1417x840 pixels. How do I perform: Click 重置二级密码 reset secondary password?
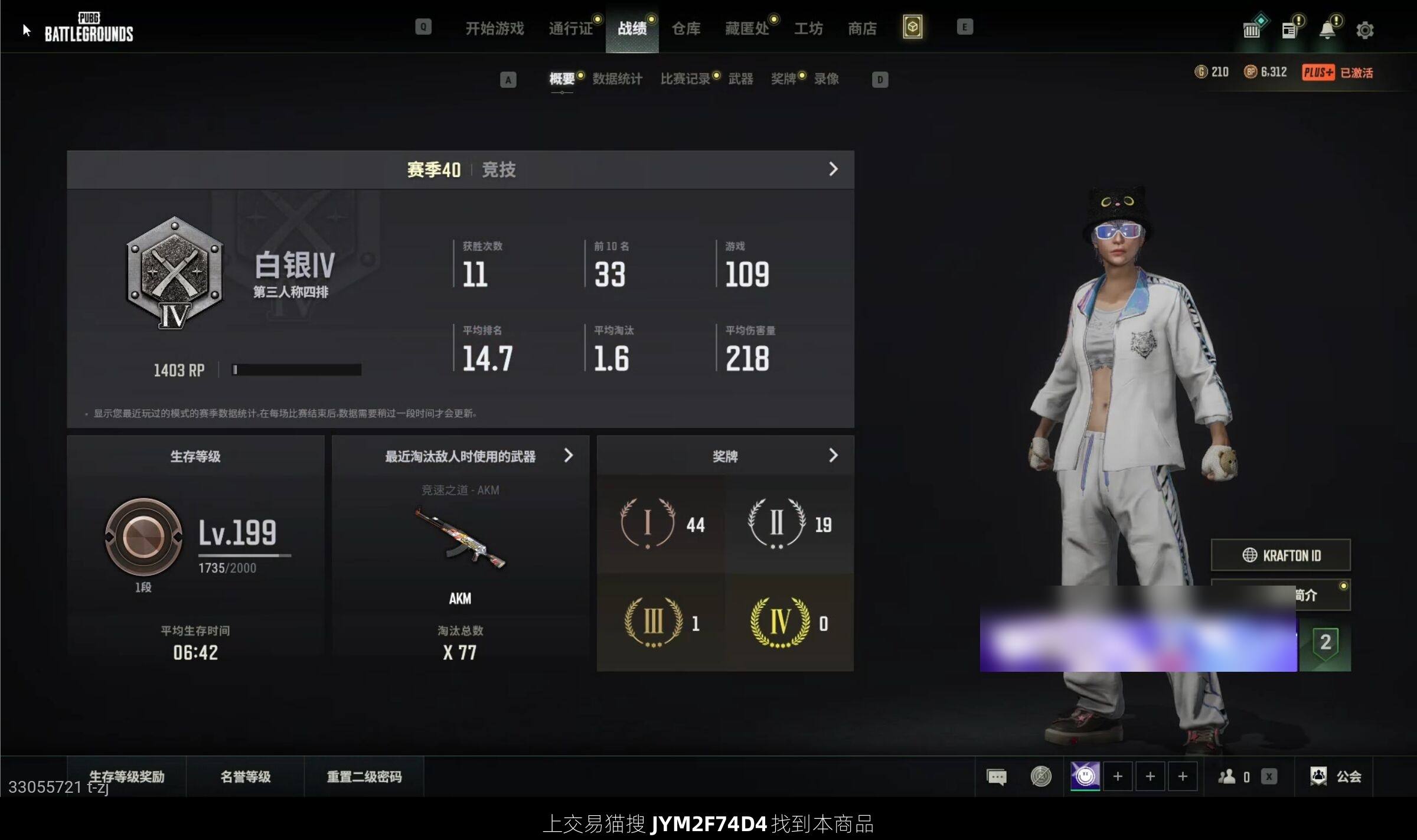coord(364,776)
